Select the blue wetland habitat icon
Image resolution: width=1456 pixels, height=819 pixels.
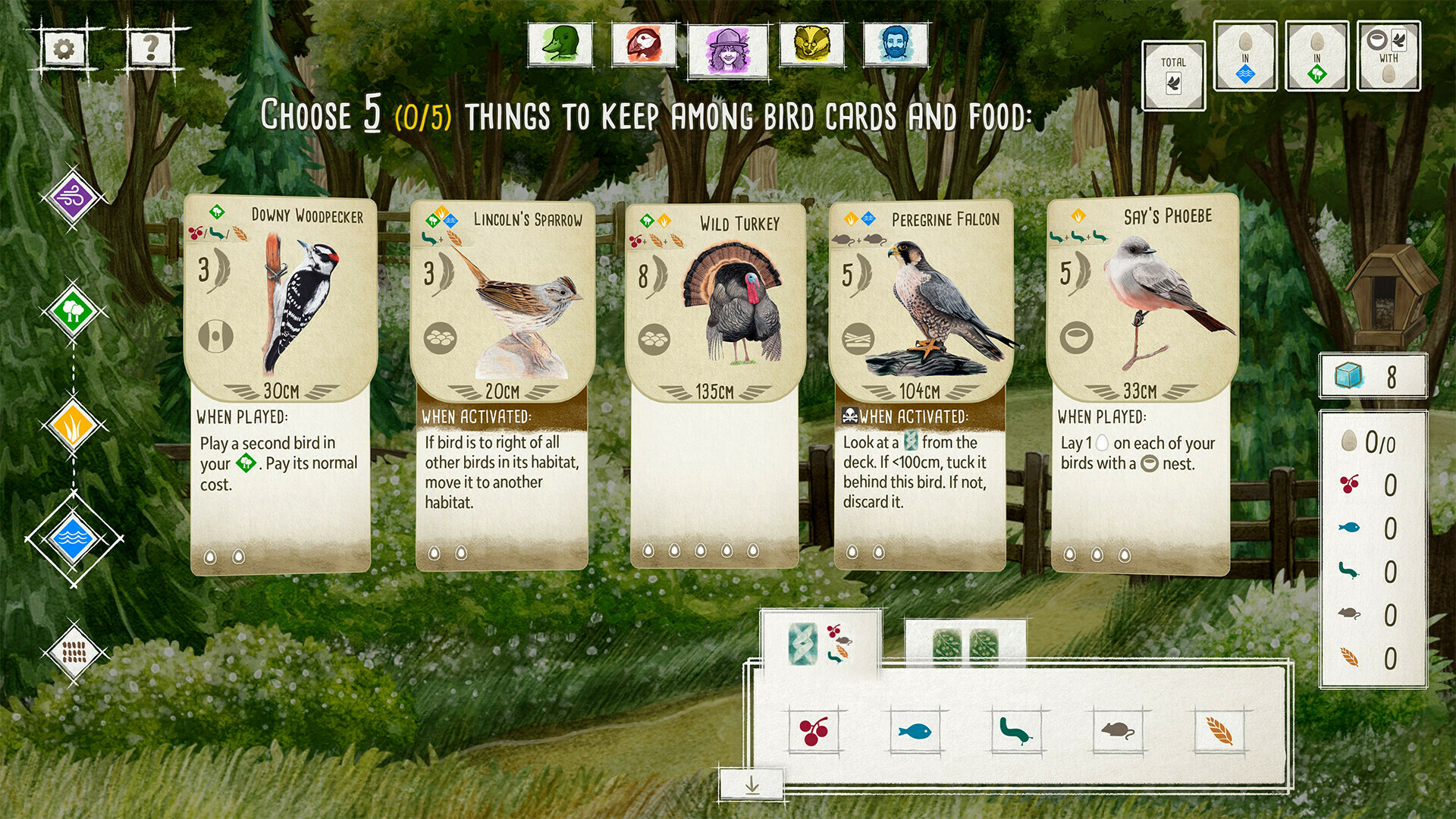pyautogui.click(x=72, y=540)
